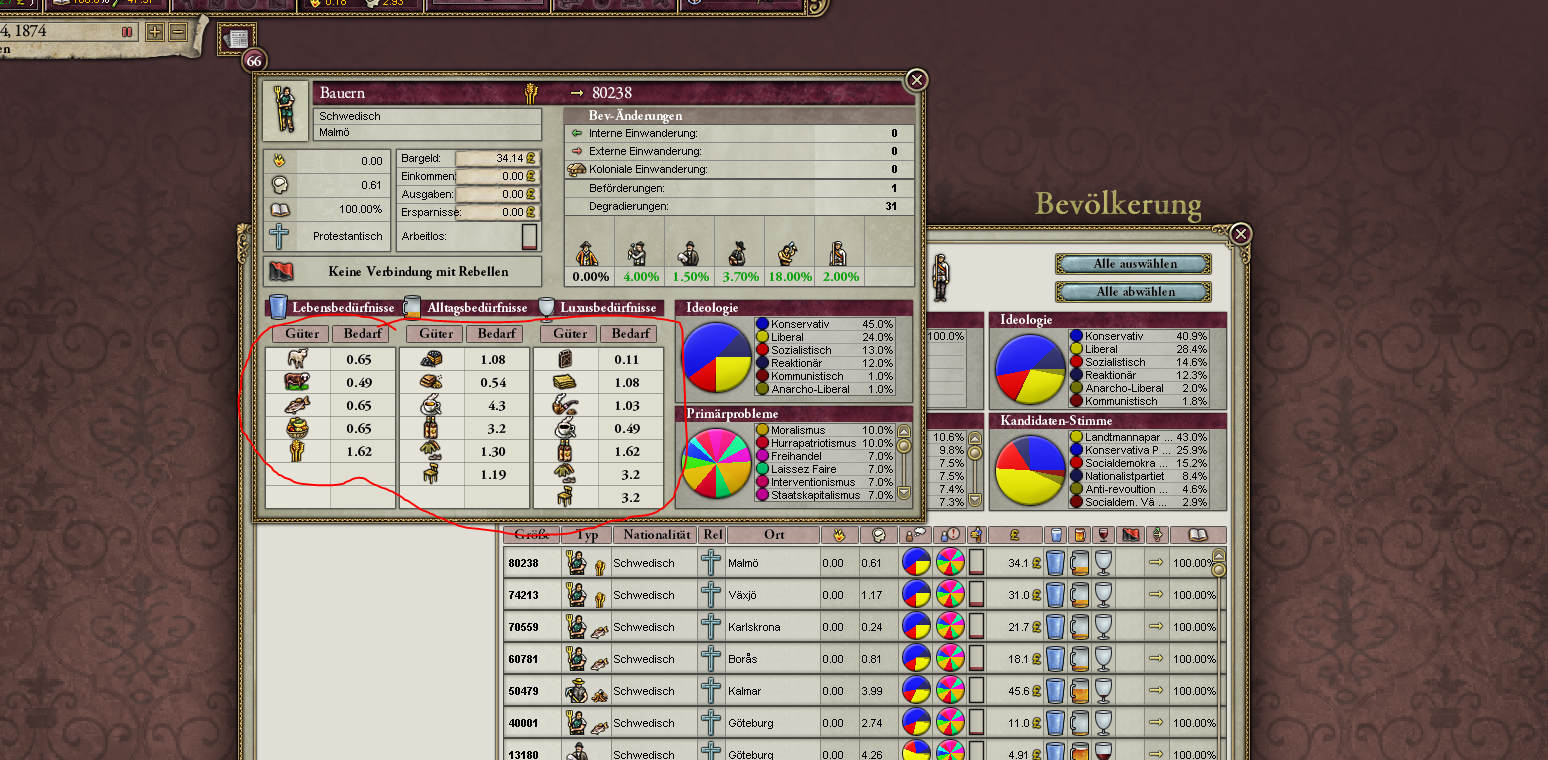Sort pops by the literacy book column icon
The width and height of the screenshot is (1548, 760).
1198,535
